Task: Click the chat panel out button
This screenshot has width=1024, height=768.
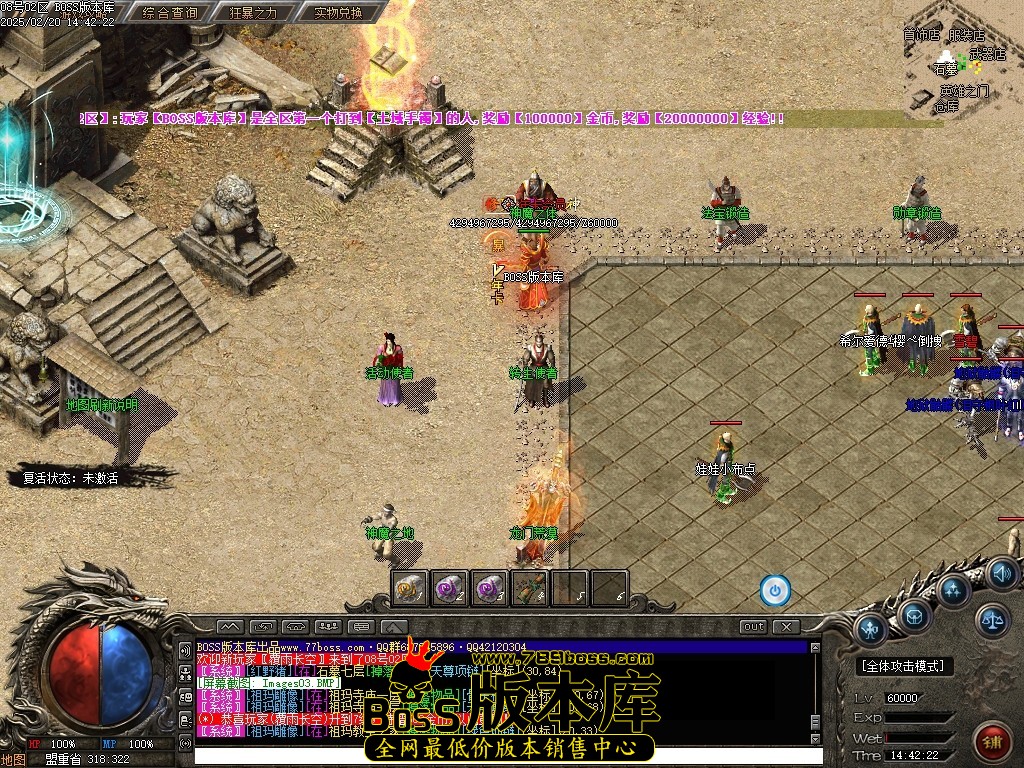Action: (754, 627)
